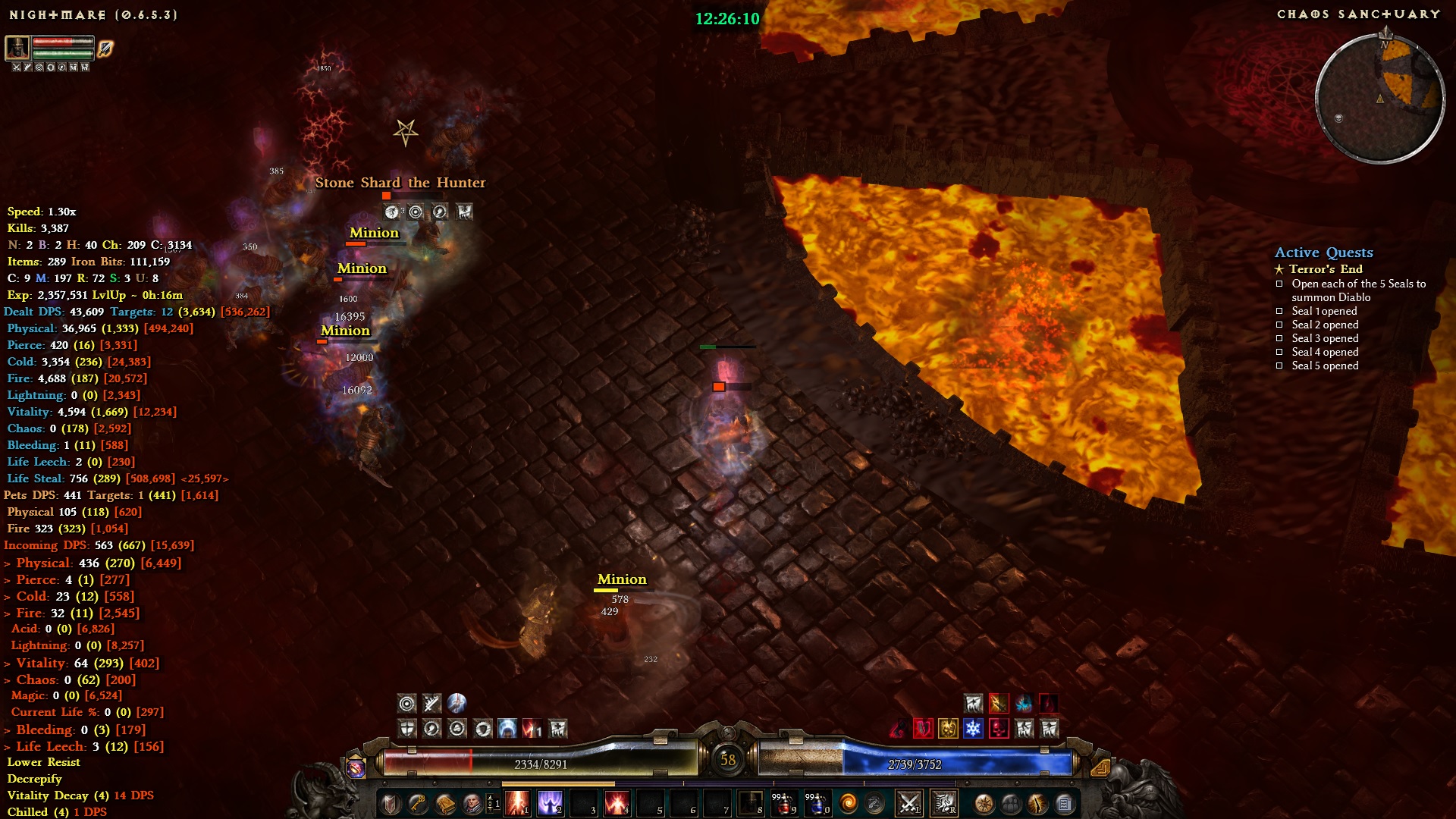Open the brown book button on the hotbar
The image size is (1456, 819).
pyautogui.click(x=445, y=803)
